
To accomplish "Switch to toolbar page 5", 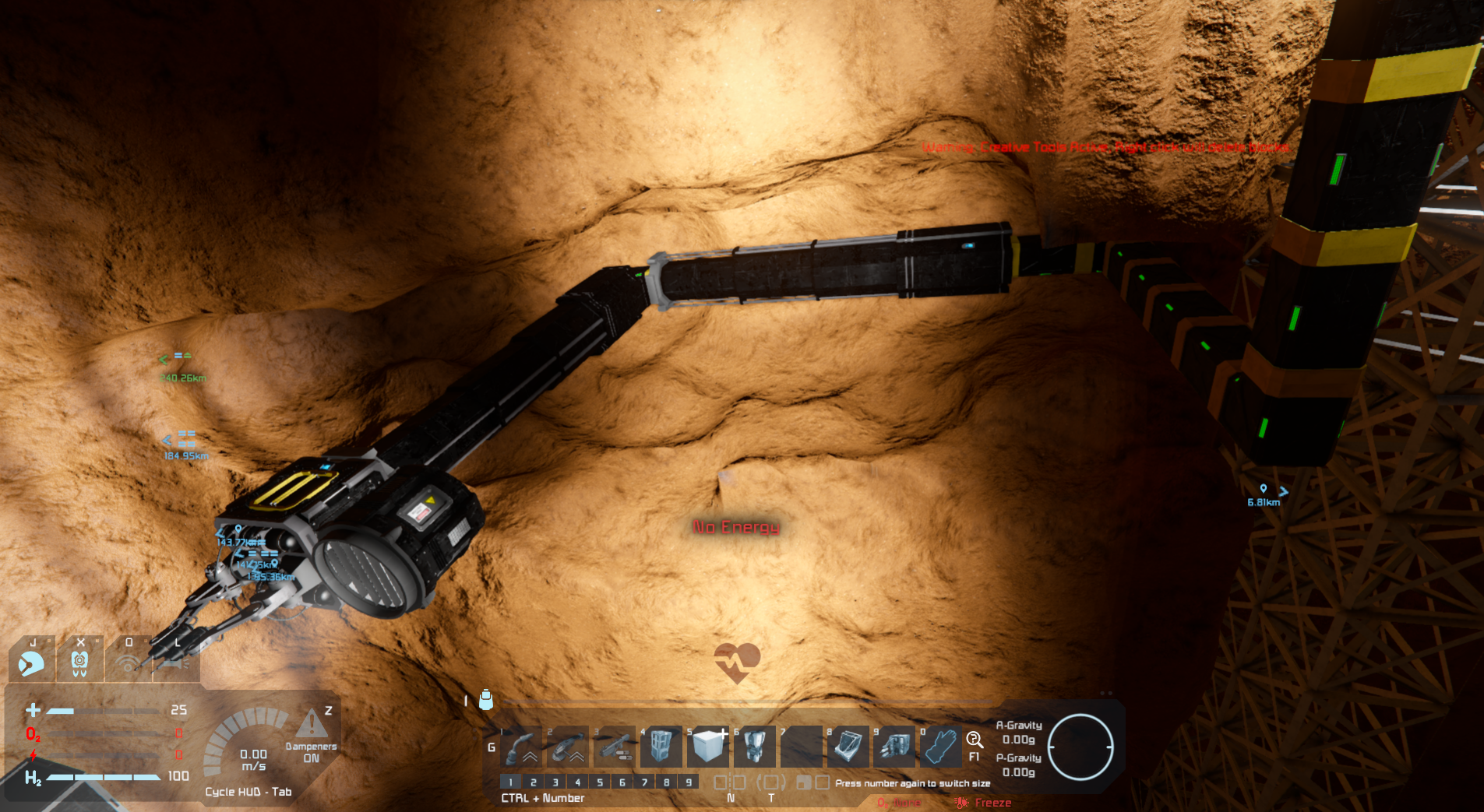I will 600,782.
